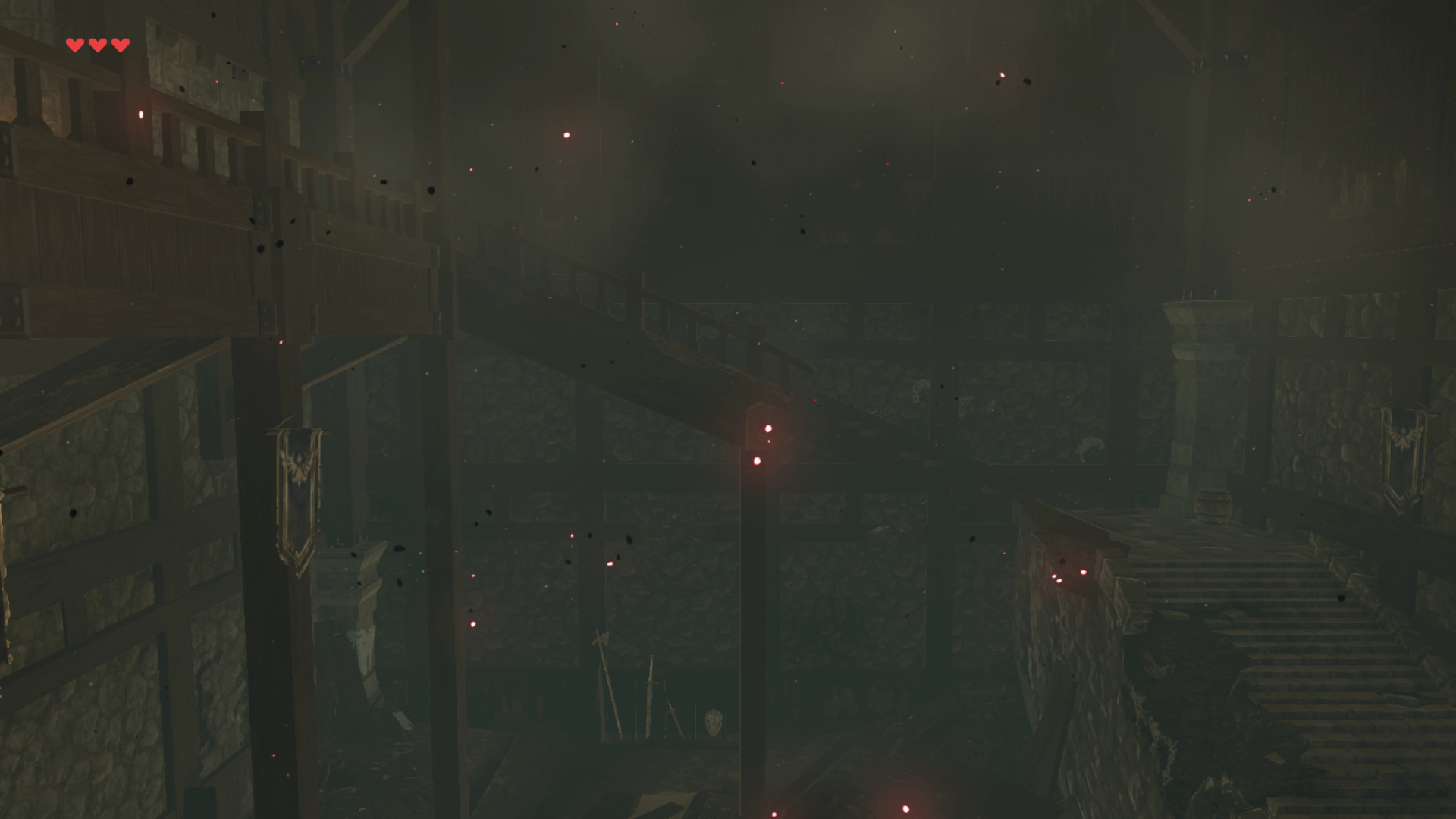Image resolution: width=1456 pixels, height=819 pixels.
Task: Select the short sword leaning on the rack
Action: [x=673, y=718]
